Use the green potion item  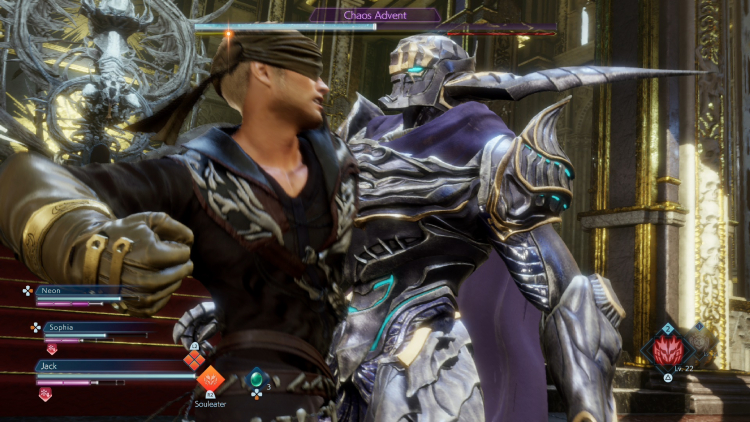[256, 378]
